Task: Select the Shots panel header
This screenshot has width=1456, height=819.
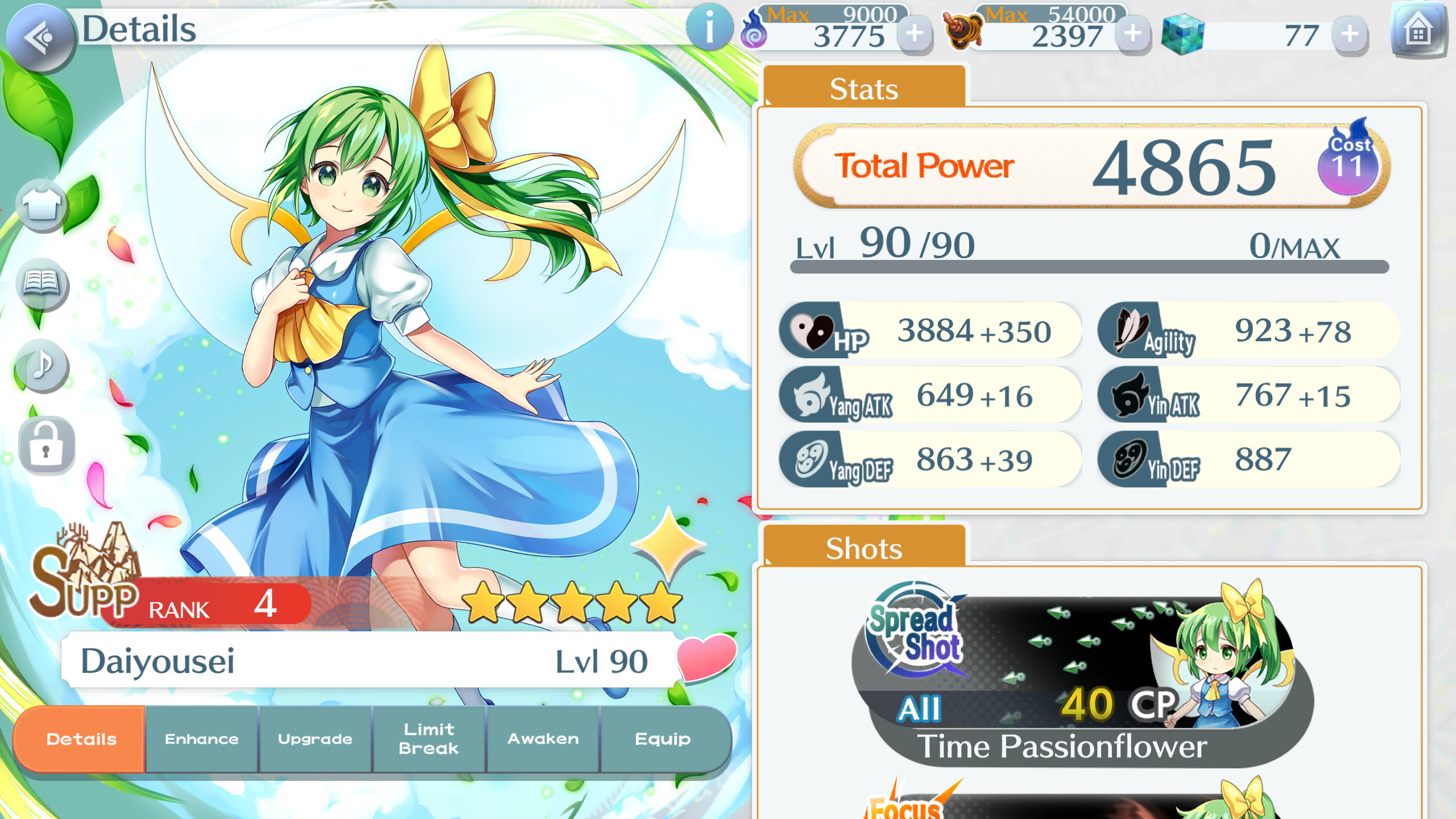Action: click(863, 548)
